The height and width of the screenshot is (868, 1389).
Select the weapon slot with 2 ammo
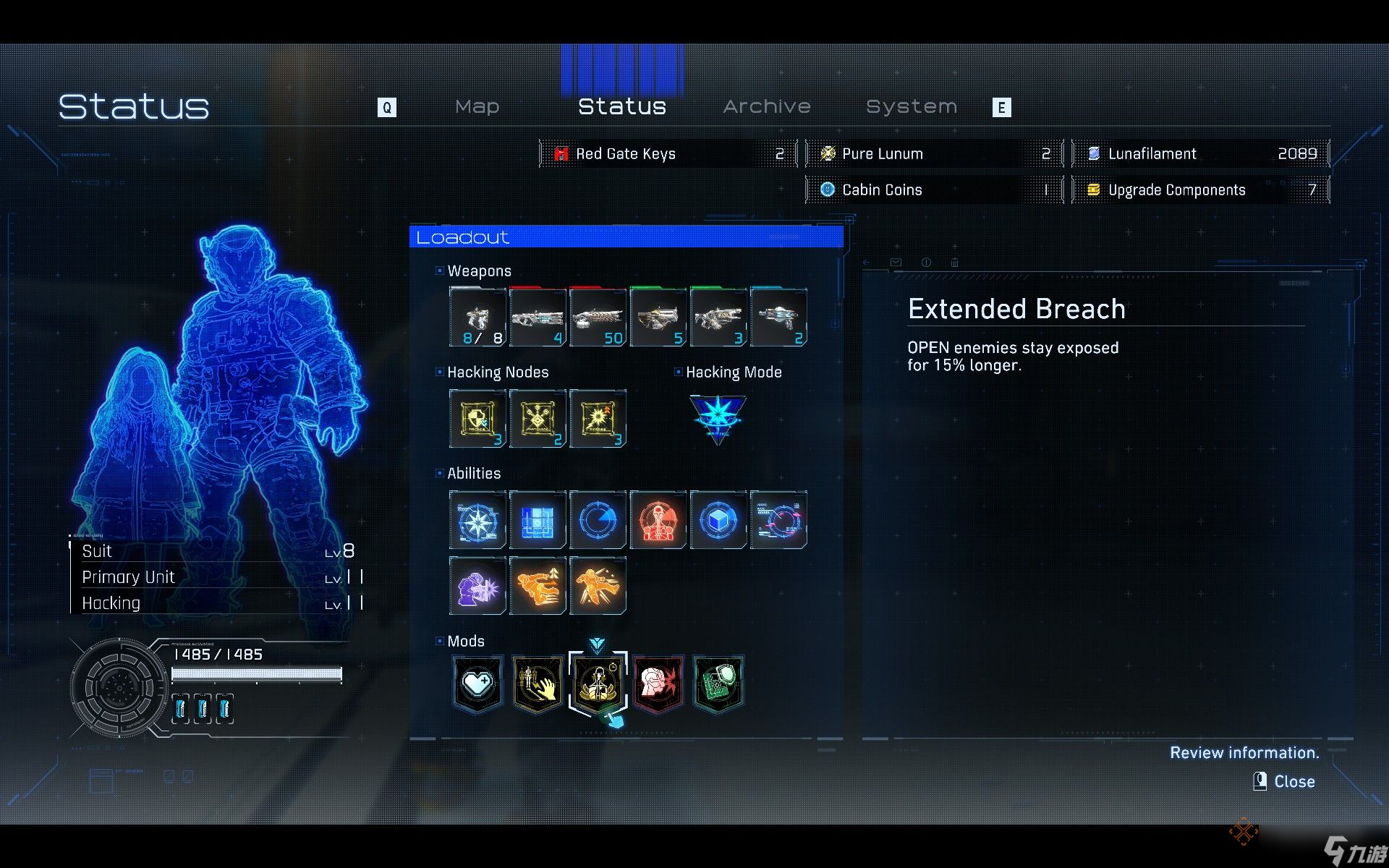point(778,318)
